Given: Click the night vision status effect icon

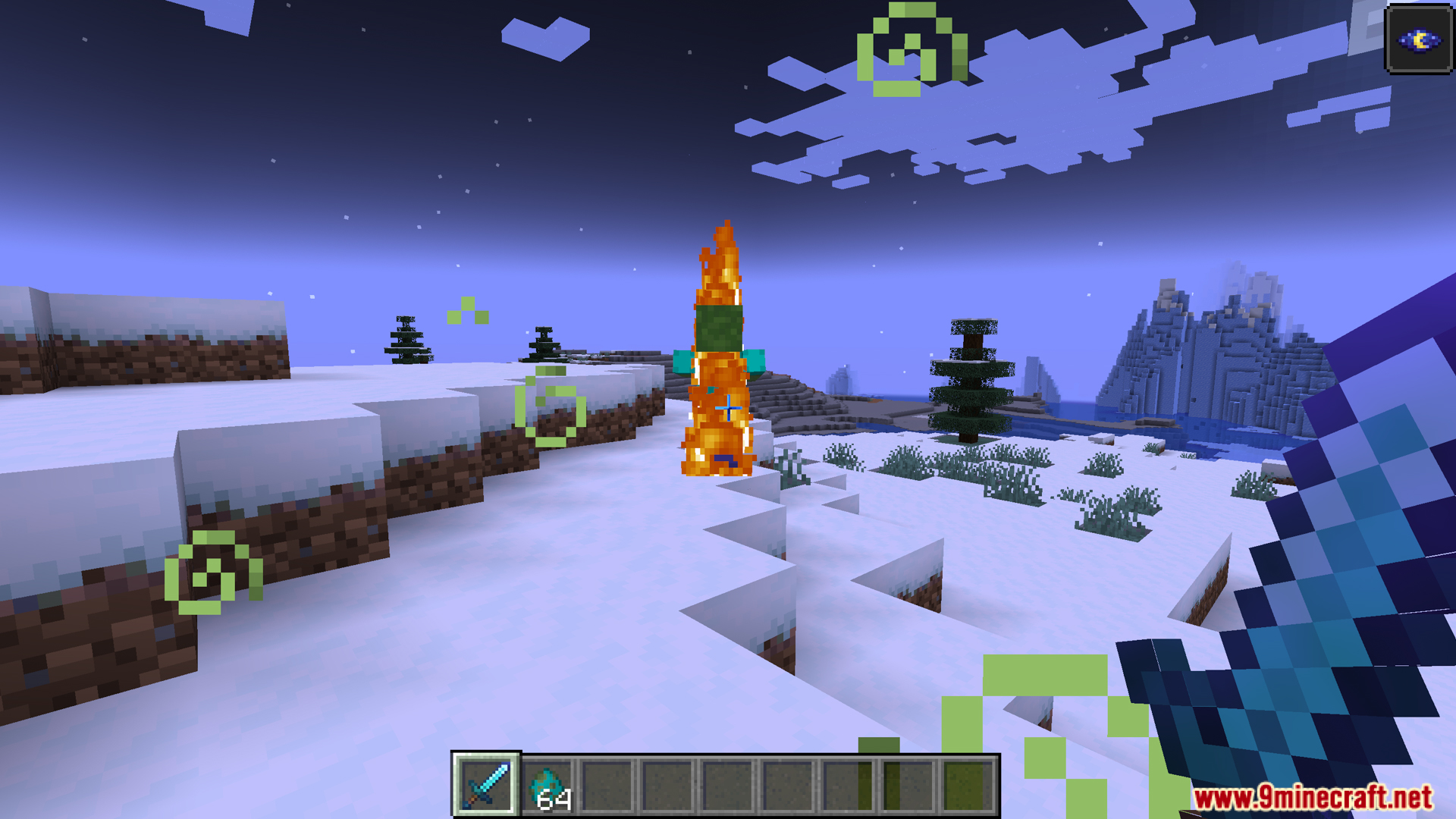Looking at the screenshot, I should coord(1419,39).
